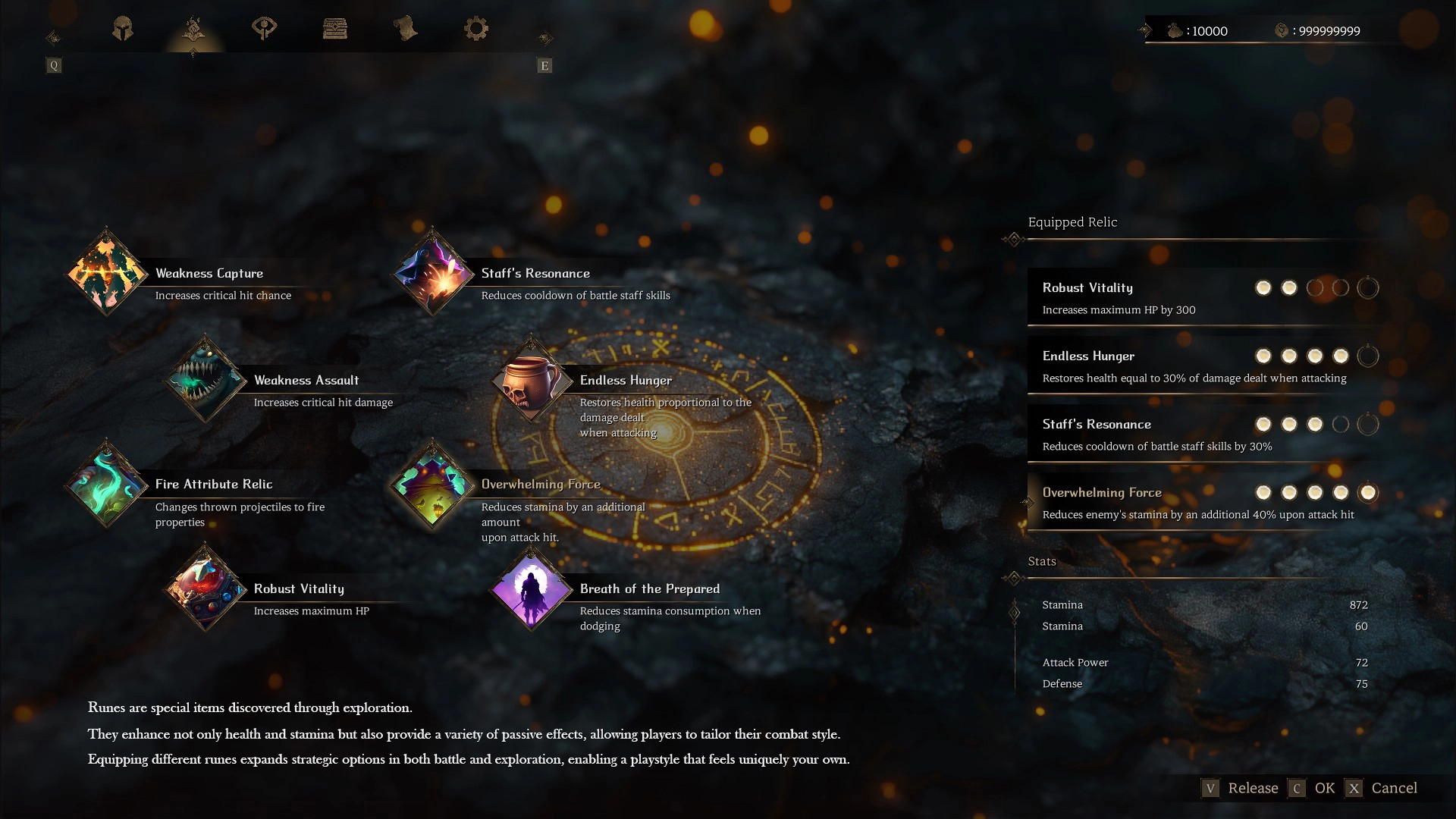1456x819 pixels.
Task: Select the Fire Attribute Relic rune icon
Action: (106, 485)
